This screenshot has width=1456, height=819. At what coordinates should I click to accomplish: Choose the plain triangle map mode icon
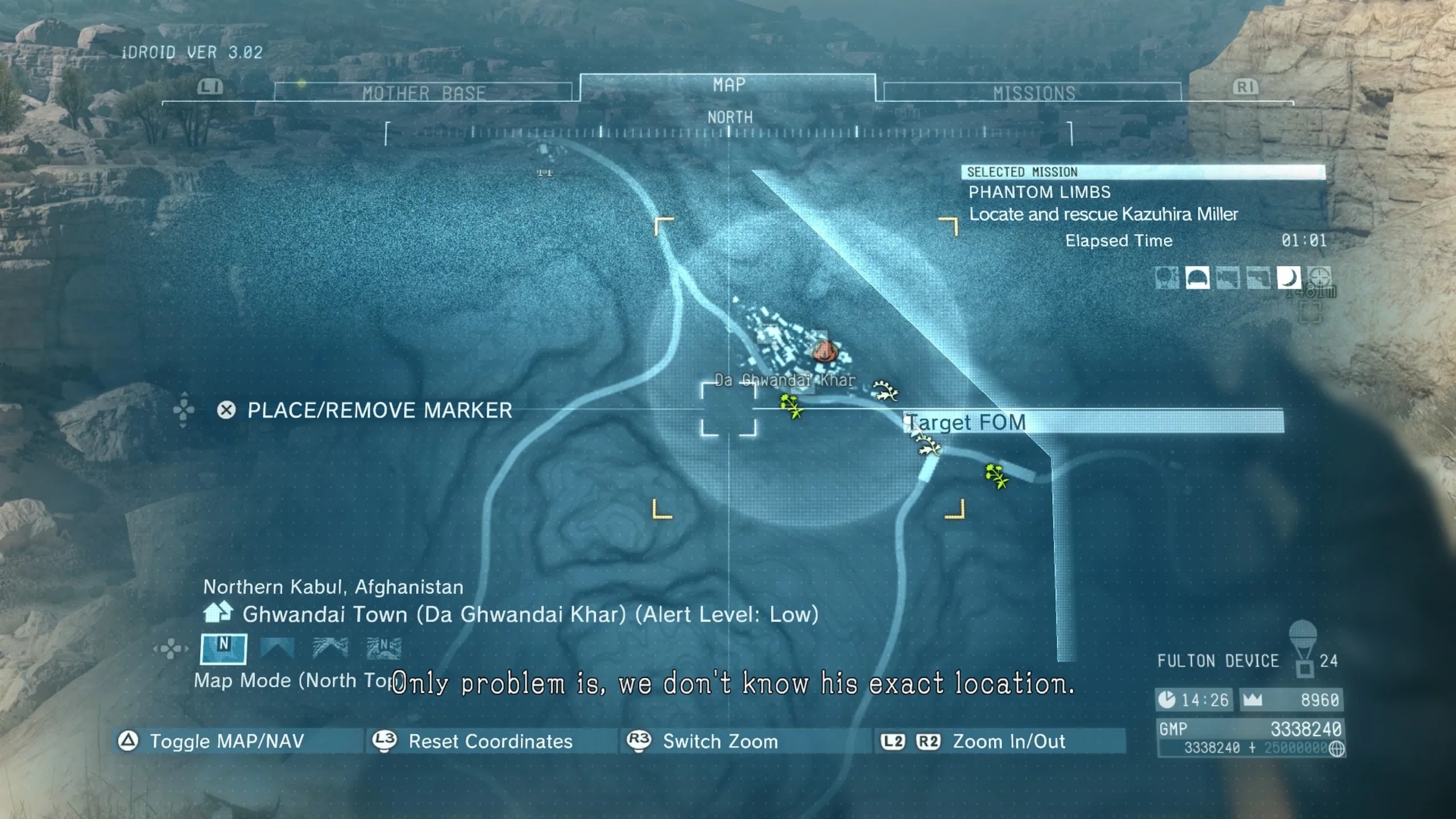(277, 648)
